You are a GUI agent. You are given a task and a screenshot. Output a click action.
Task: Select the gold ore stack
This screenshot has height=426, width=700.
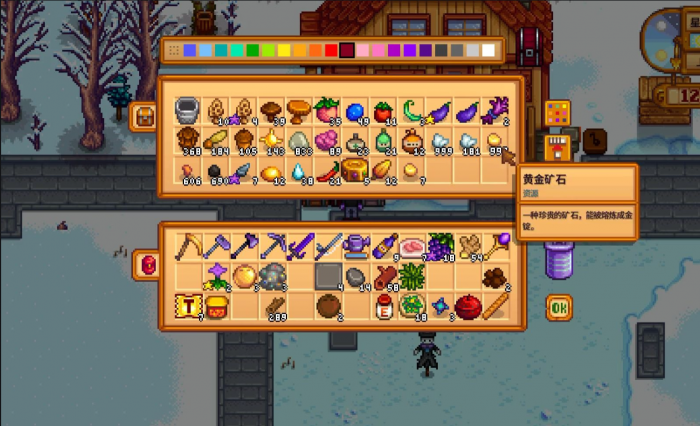496,142
